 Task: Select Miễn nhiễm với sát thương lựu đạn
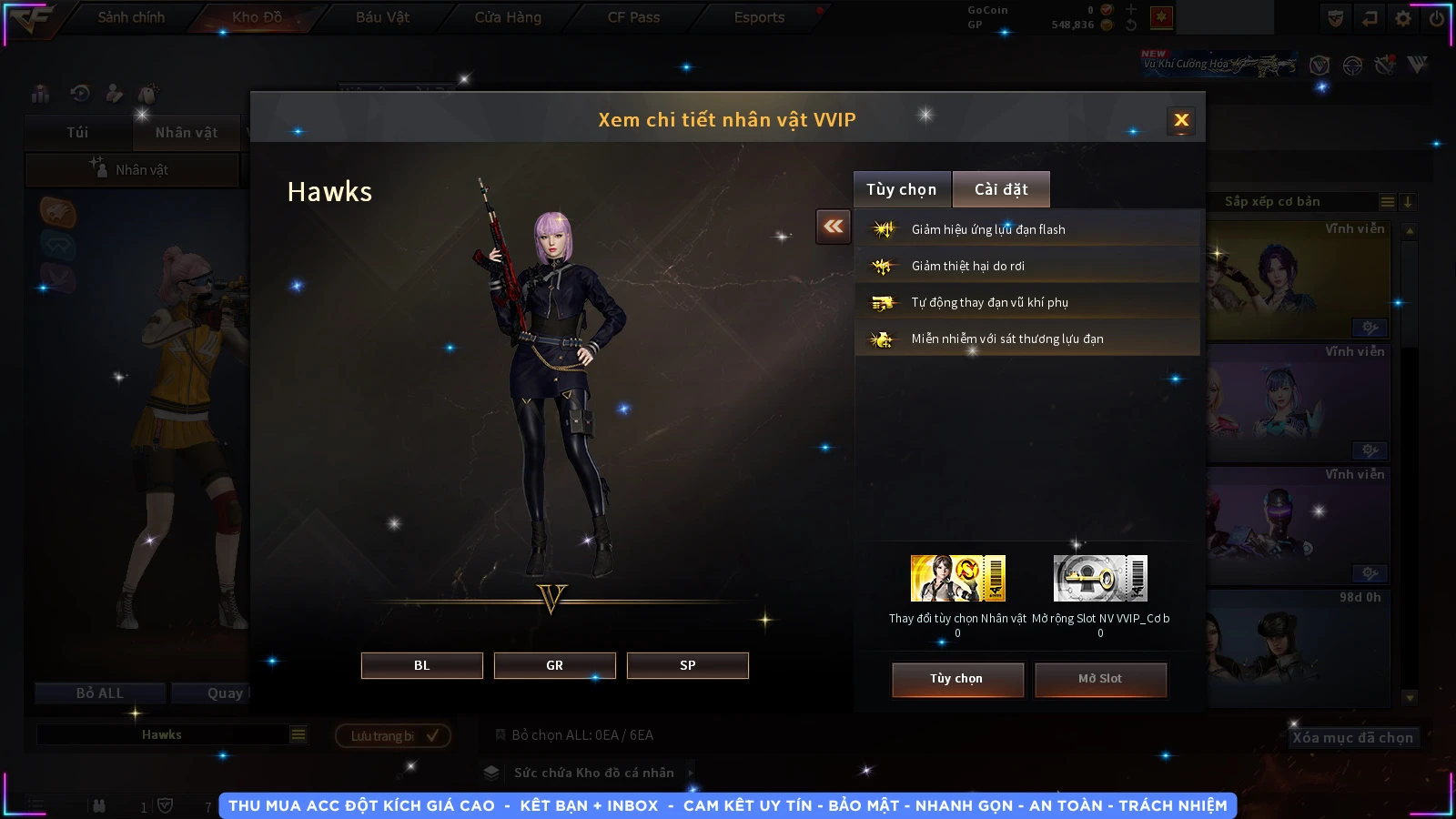pyautogui.click(x=1026, y=339)
